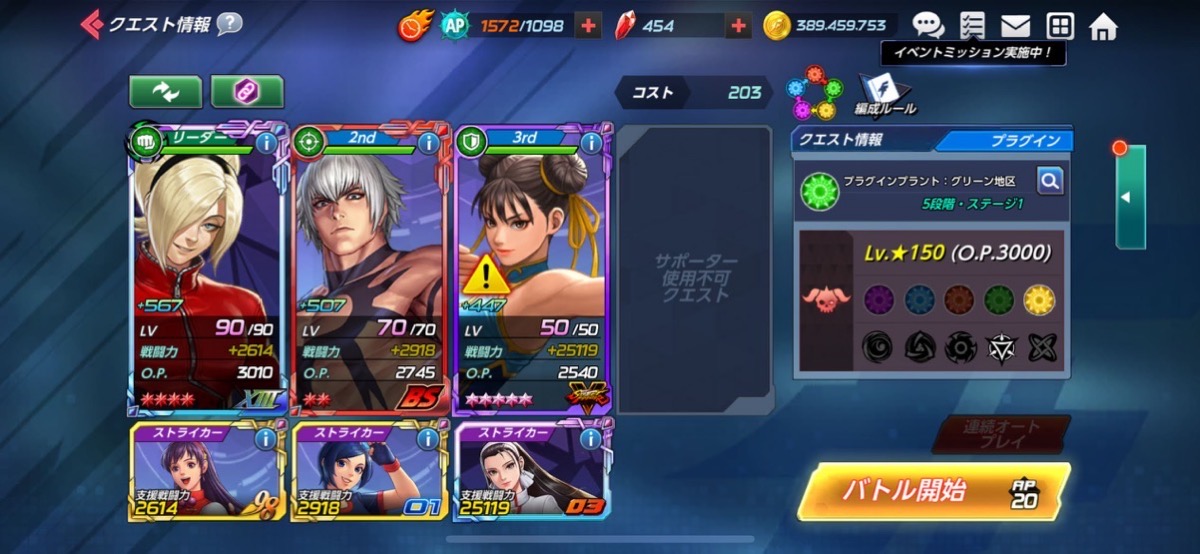Viewport: 1200px width, 554px height.
Task: Click the green swap team button
Action: pos(164,91)
